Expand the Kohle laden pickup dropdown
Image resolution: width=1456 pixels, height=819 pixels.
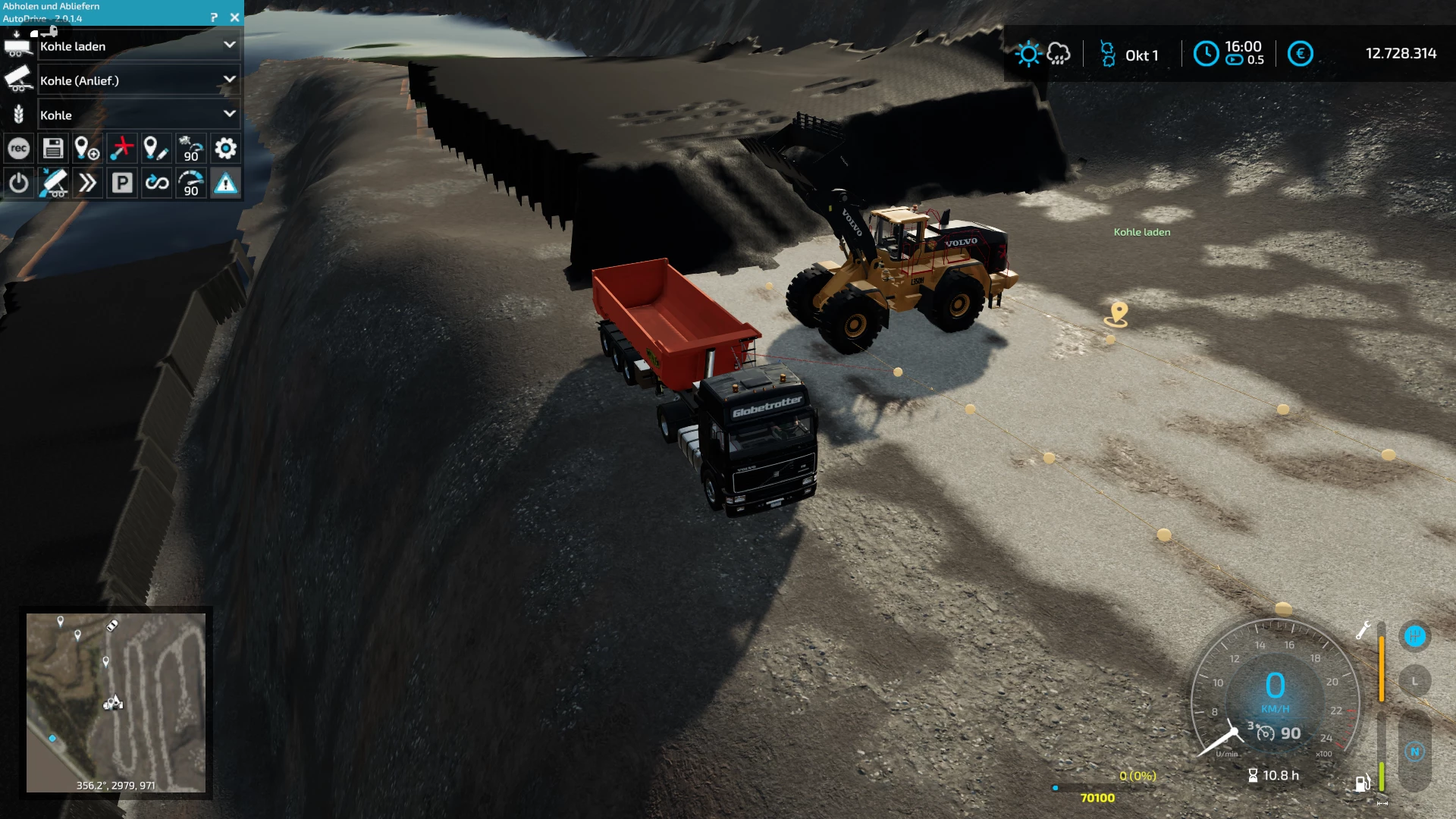(229, 45)
